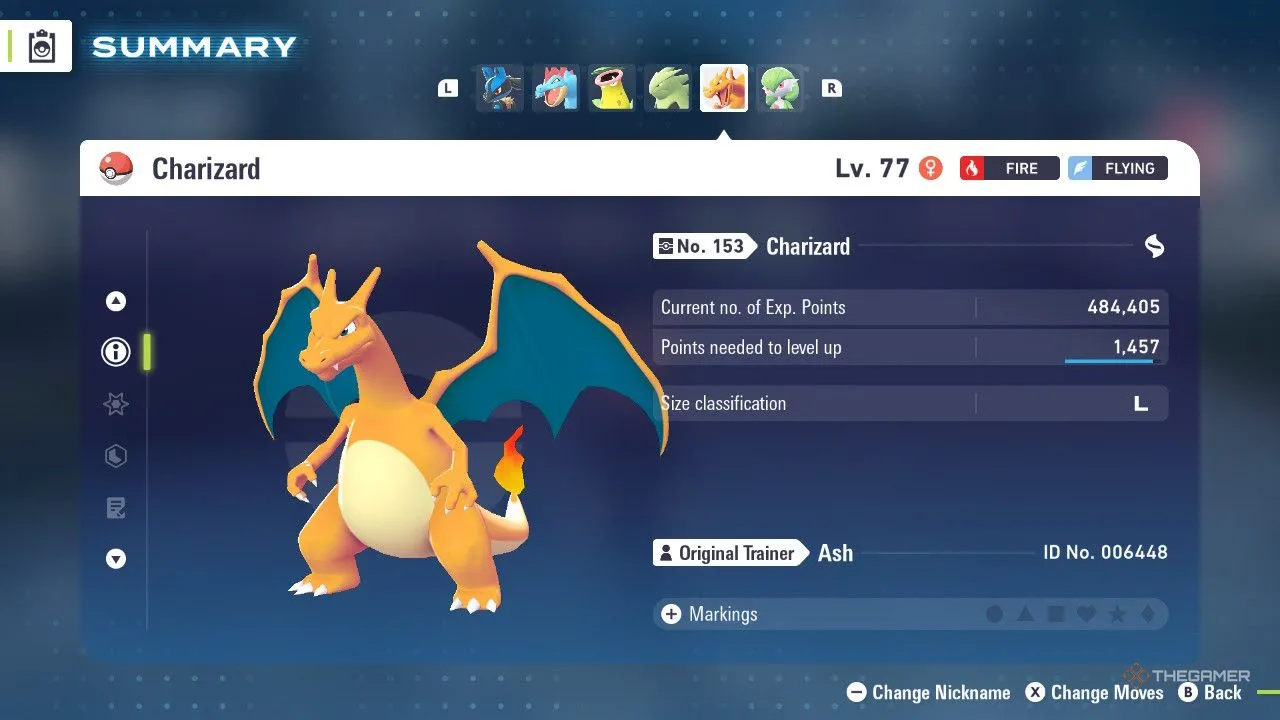Toggle the circle marking
The height and width of the screenshot is (720, 1280).
(x=996, y=614)
